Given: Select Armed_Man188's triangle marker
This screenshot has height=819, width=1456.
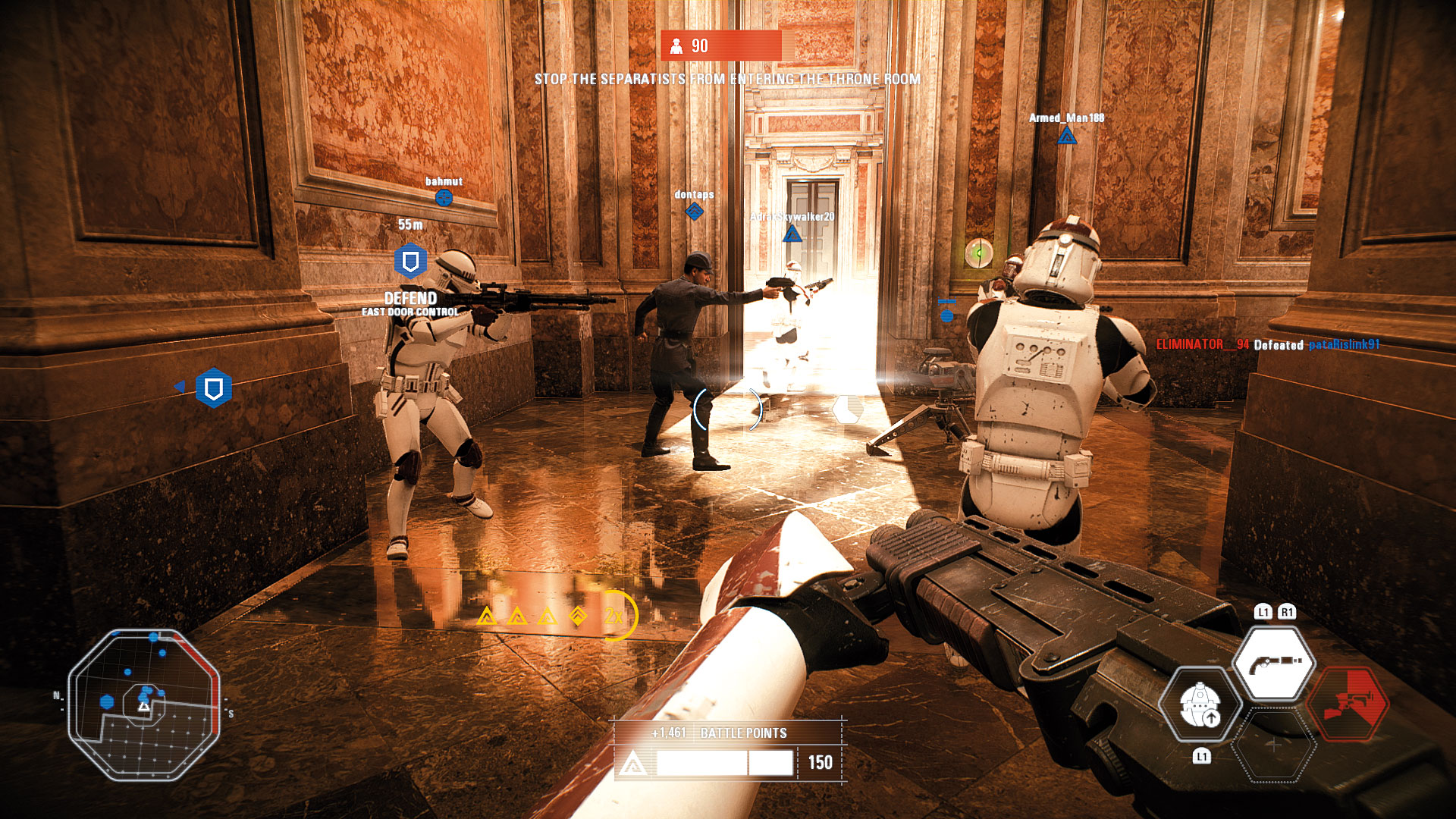Looking at the screenshot, I should pyautogui.click(x=1067, y=136).
